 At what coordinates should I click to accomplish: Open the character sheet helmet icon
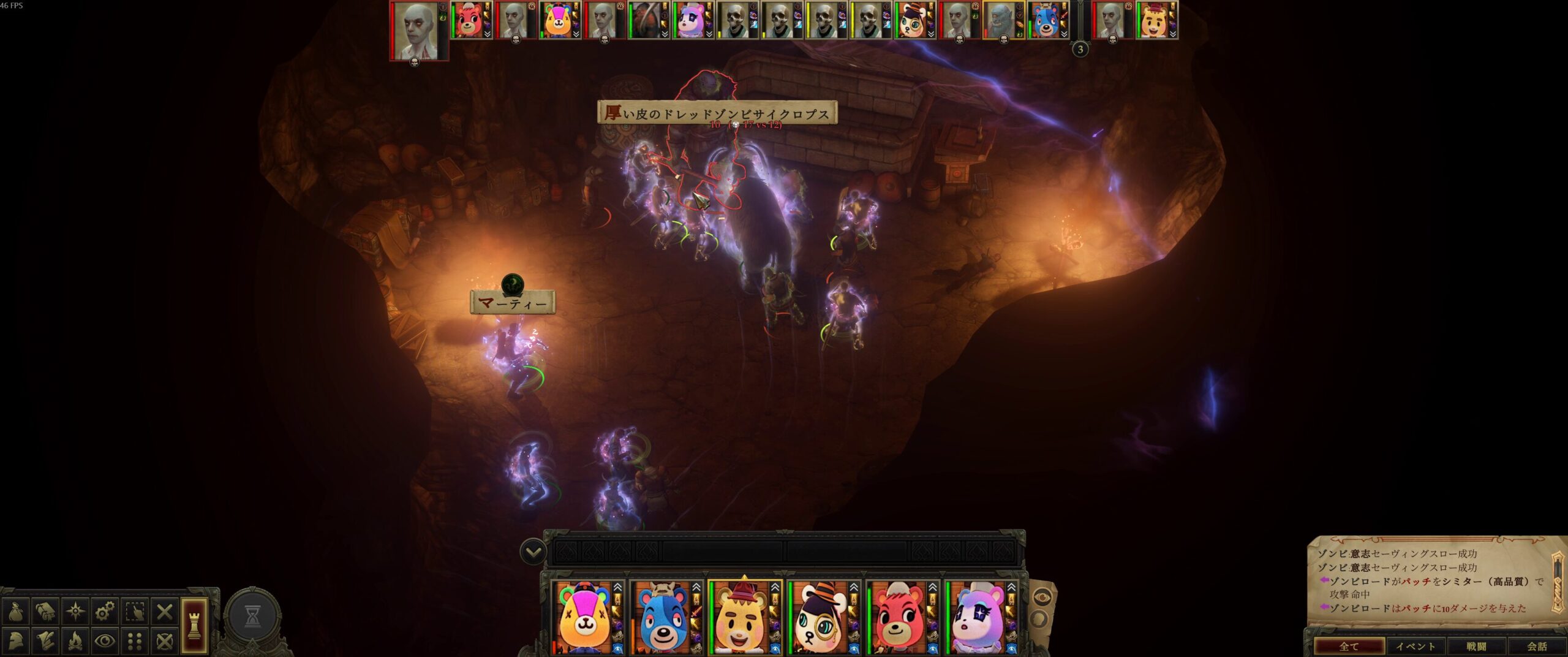[x=15, y=641]
